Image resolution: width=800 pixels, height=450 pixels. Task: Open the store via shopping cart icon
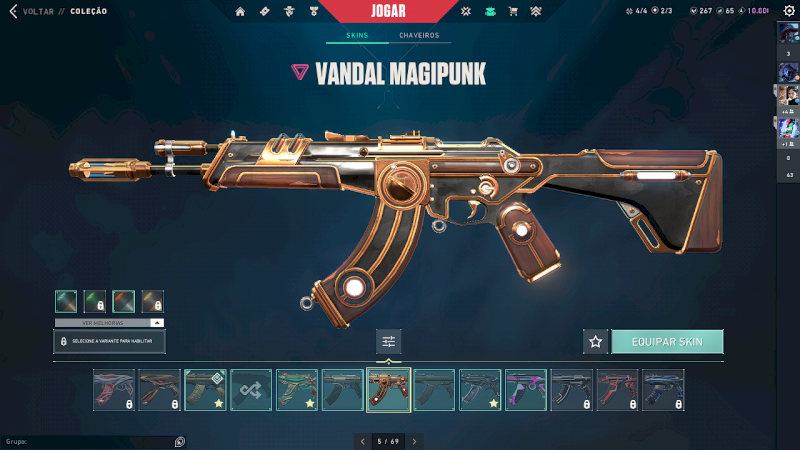513,12
